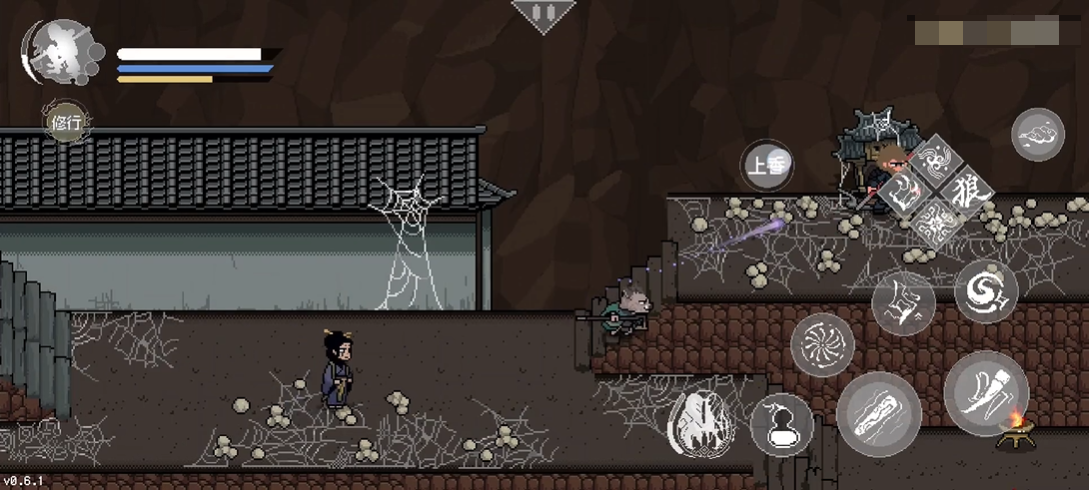Image resolution: width=1089 pixels, height=490 pixels.
Task: Open the 修行 cultivation menu
Action: pyautogui.click(x=66, y=124)
